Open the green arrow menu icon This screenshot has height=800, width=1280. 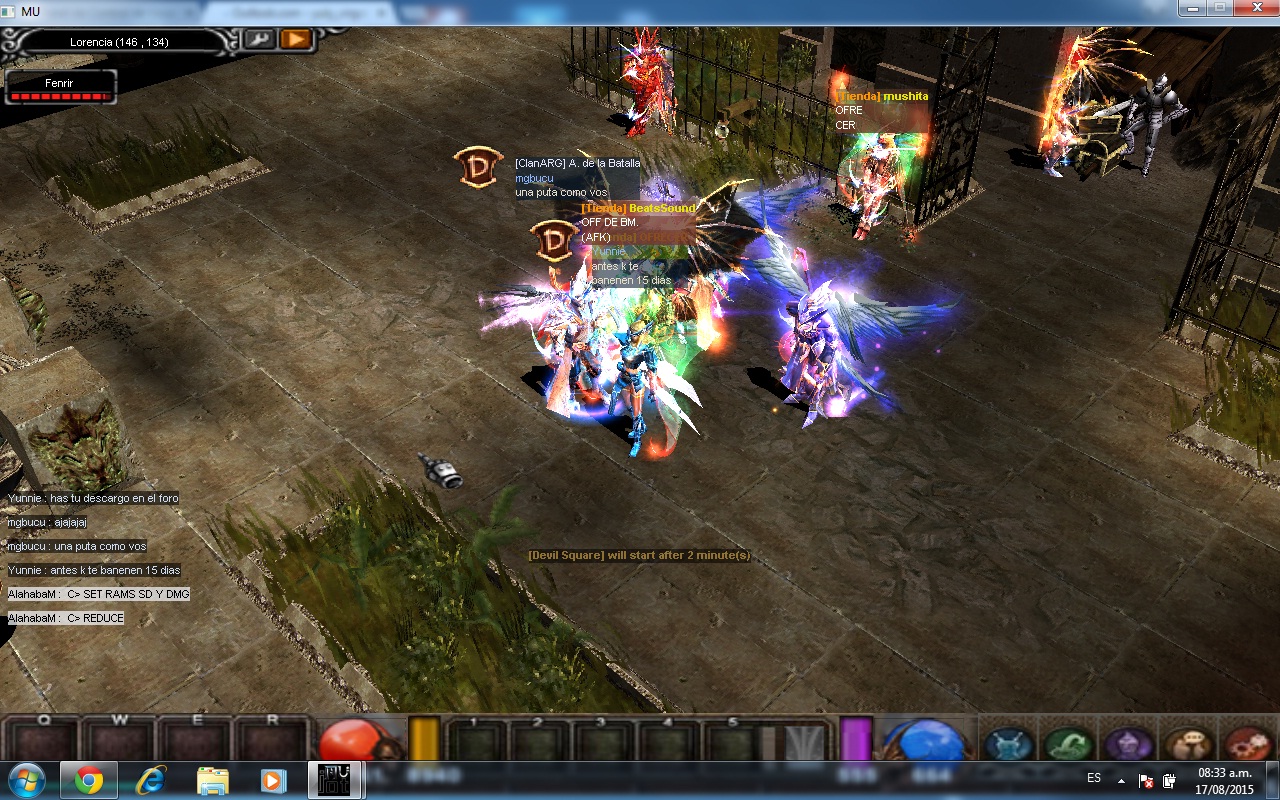coord(1068,744)
